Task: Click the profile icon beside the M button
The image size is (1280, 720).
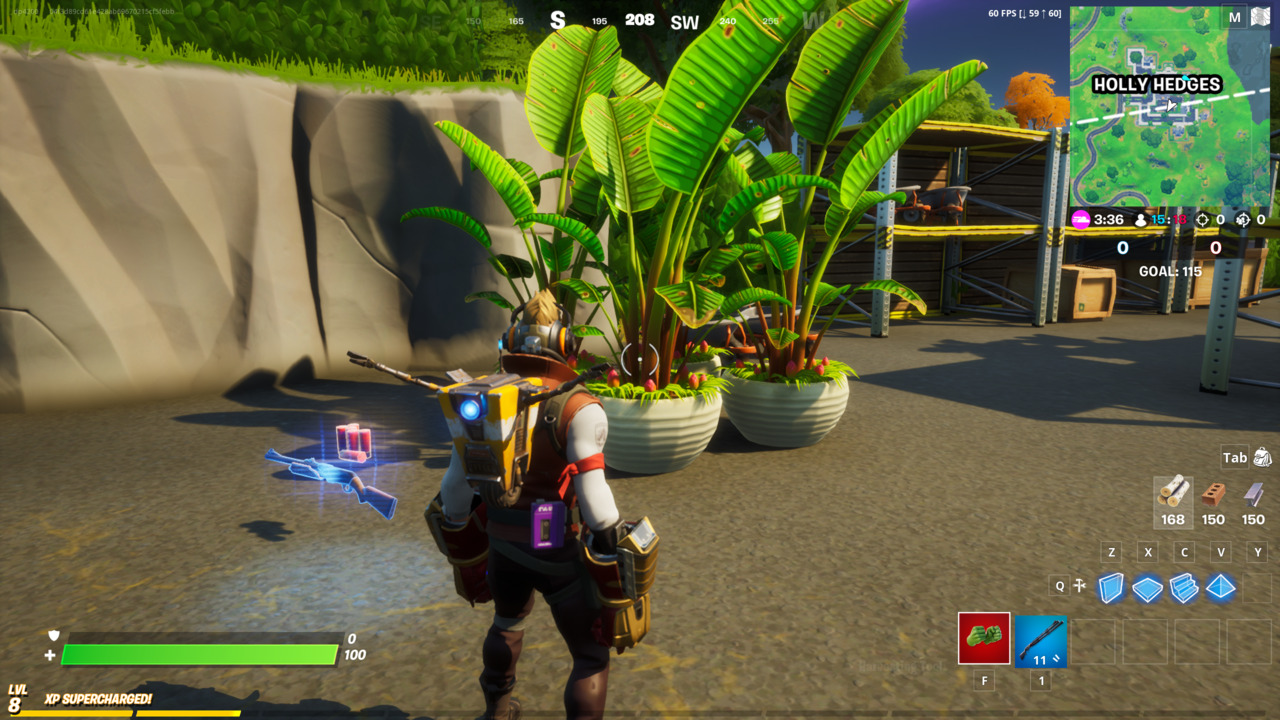Action: tap(1263, 15)
